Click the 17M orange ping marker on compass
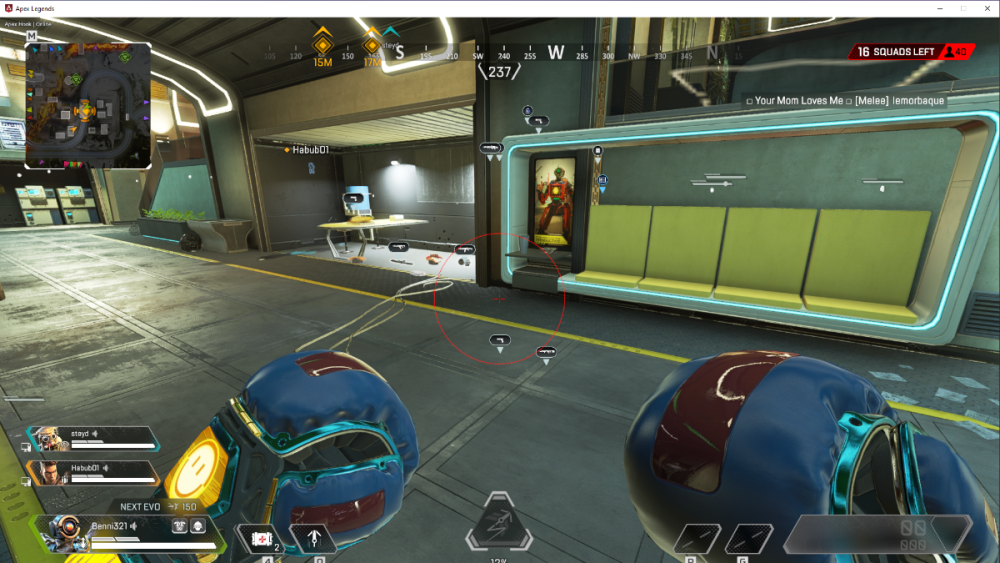Viewport: 1000px width, 563px height. click(x=372, y=45)
